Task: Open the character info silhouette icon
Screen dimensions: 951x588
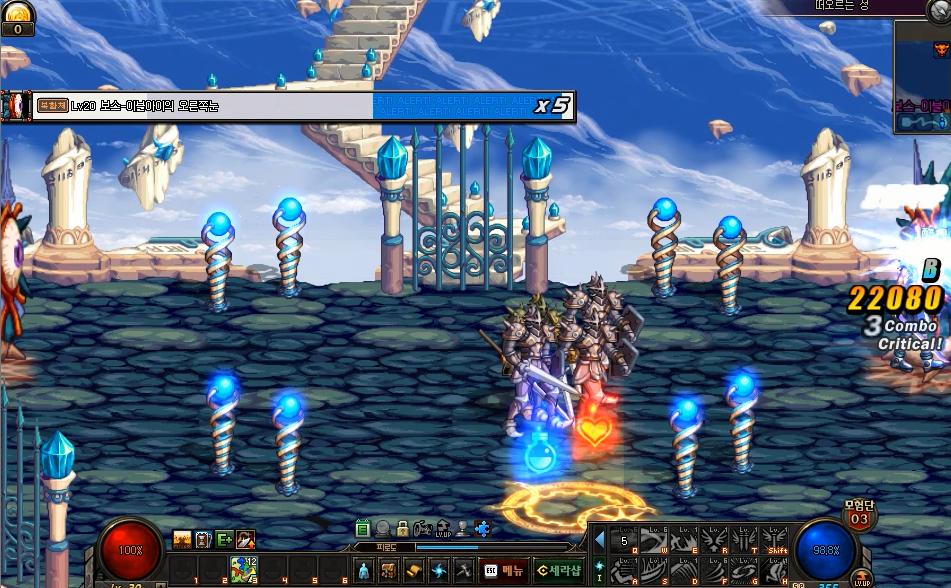Action: pos(364,570)
